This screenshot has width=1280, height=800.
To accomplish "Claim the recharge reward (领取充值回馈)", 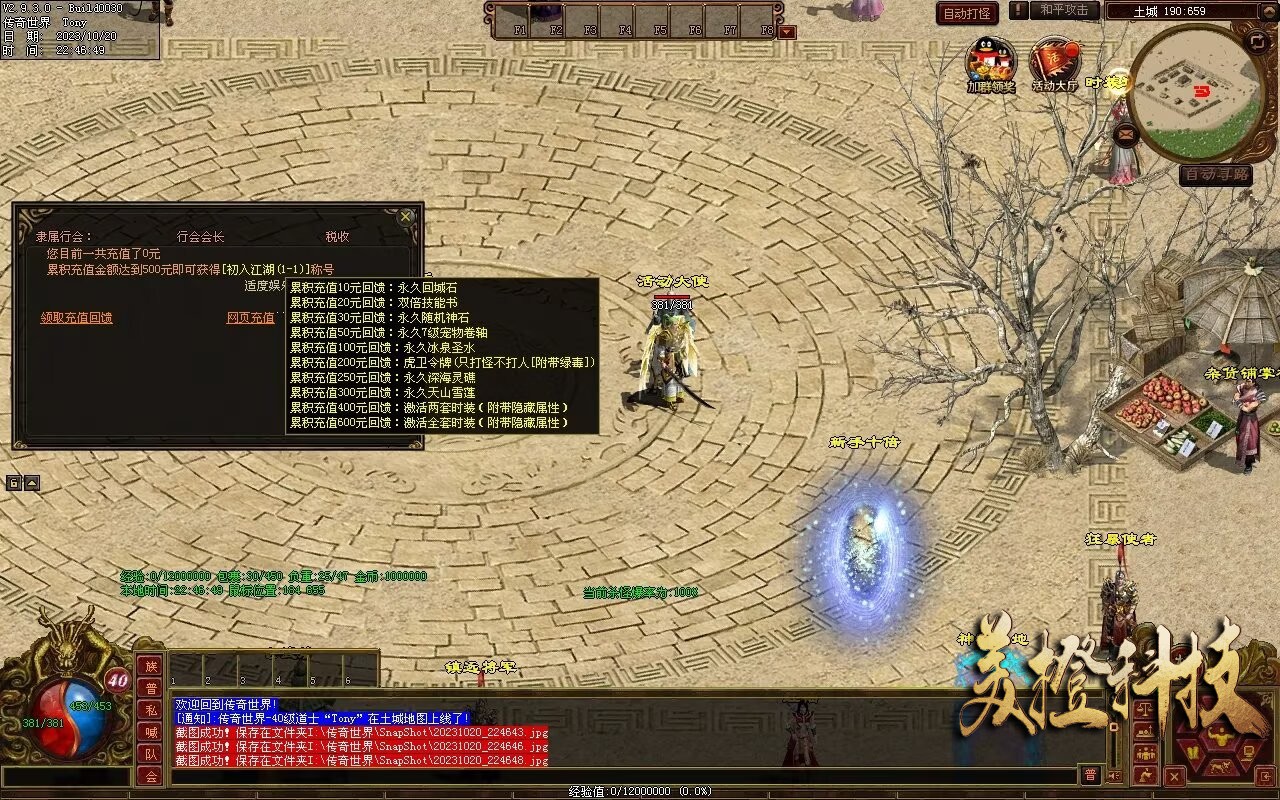I will (76, 318).
